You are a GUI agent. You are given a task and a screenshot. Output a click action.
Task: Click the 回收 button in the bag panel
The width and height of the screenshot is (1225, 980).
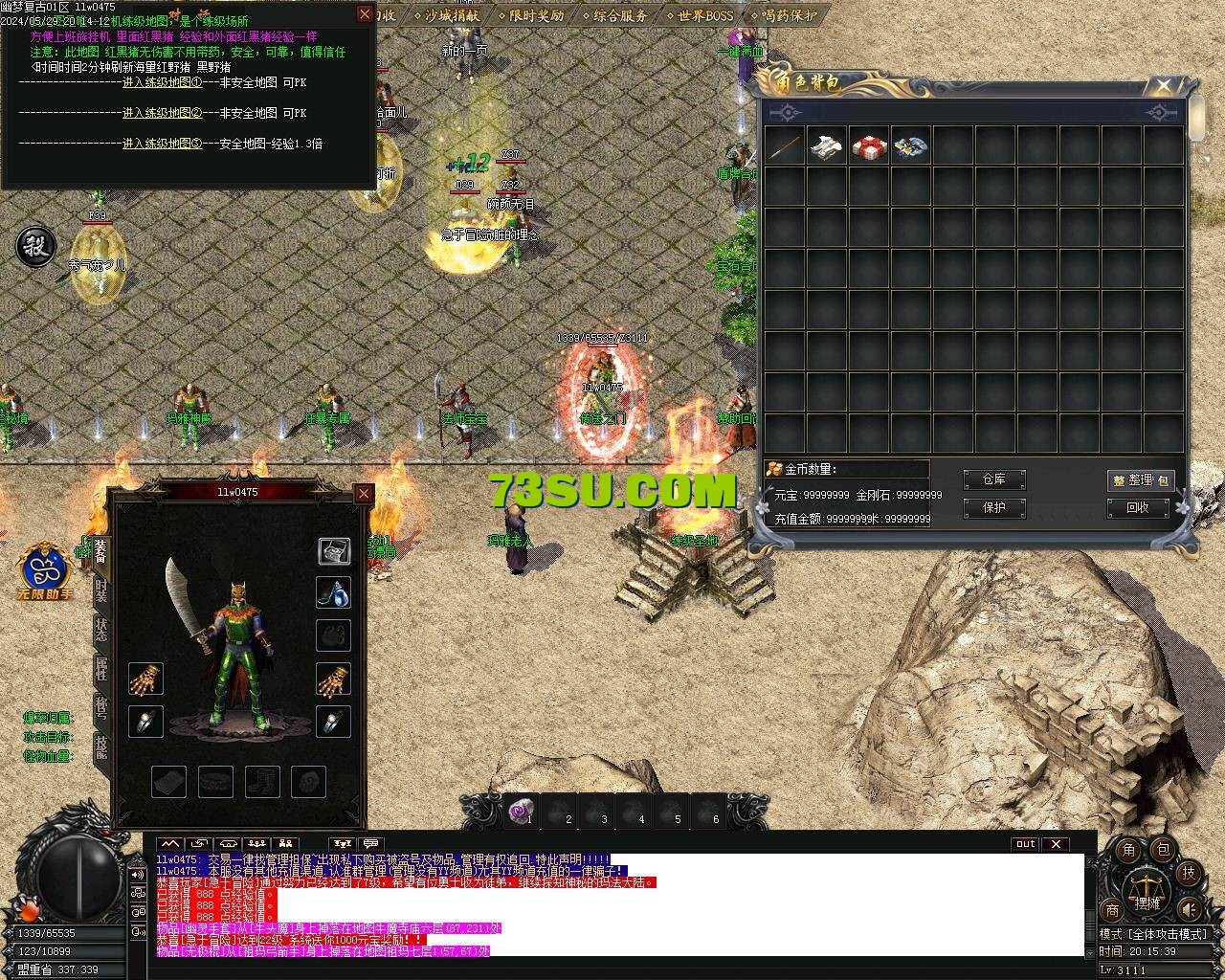1137,508
